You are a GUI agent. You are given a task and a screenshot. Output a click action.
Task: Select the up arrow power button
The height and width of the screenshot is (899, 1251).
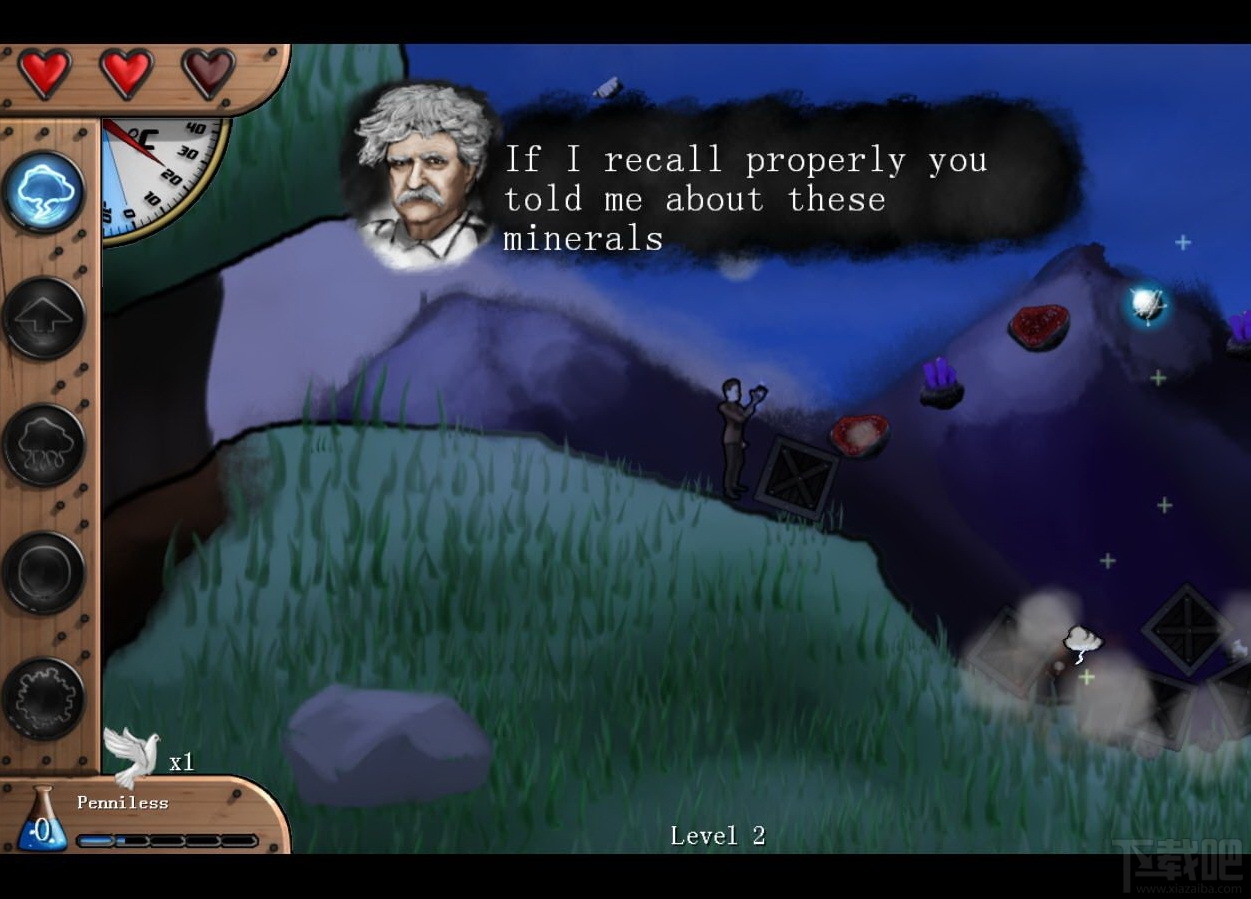click(x=44, y=318)
